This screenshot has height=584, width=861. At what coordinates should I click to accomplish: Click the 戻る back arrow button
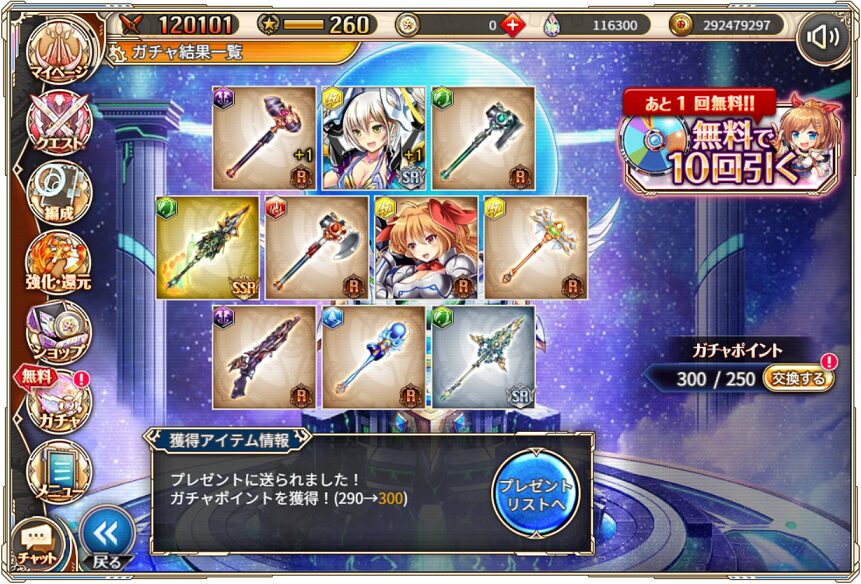(x=106, y=537)
